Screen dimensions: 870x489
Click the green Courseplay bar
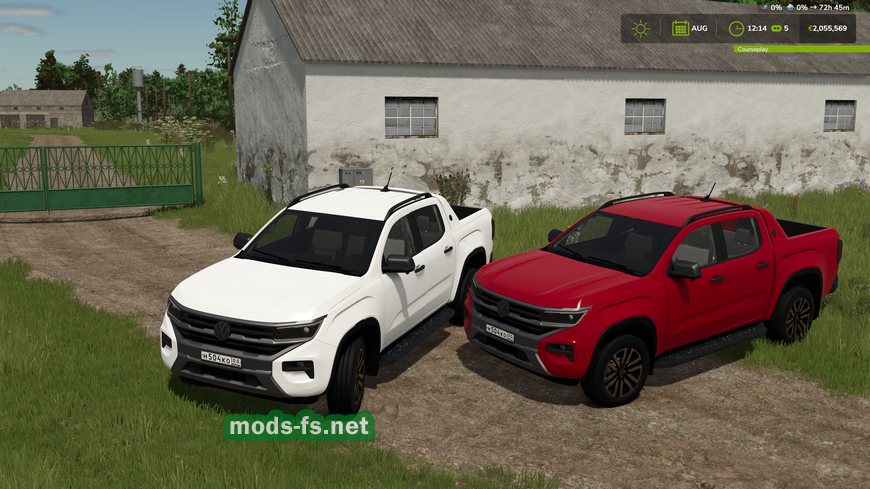click(x=801, y=48)
